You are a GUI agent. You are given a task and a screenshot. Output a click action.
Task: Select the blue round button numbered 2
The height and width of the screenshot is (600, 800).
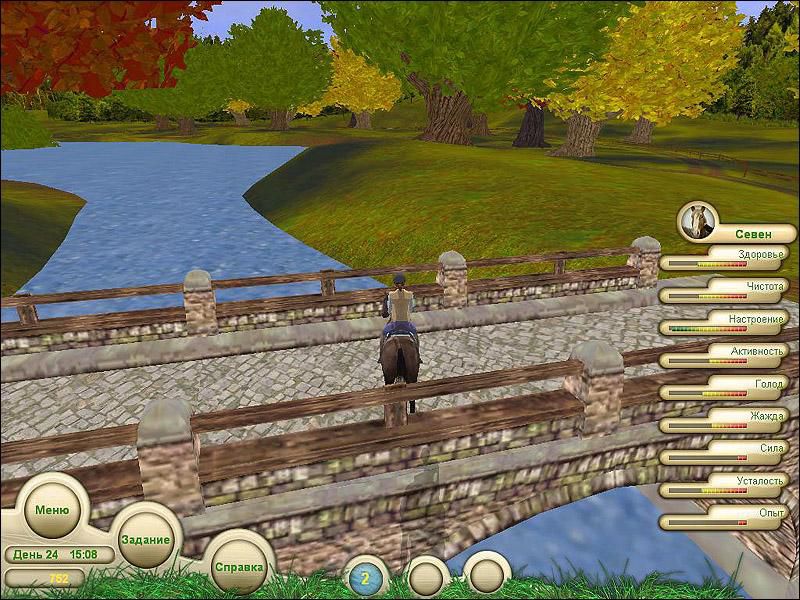365,578
